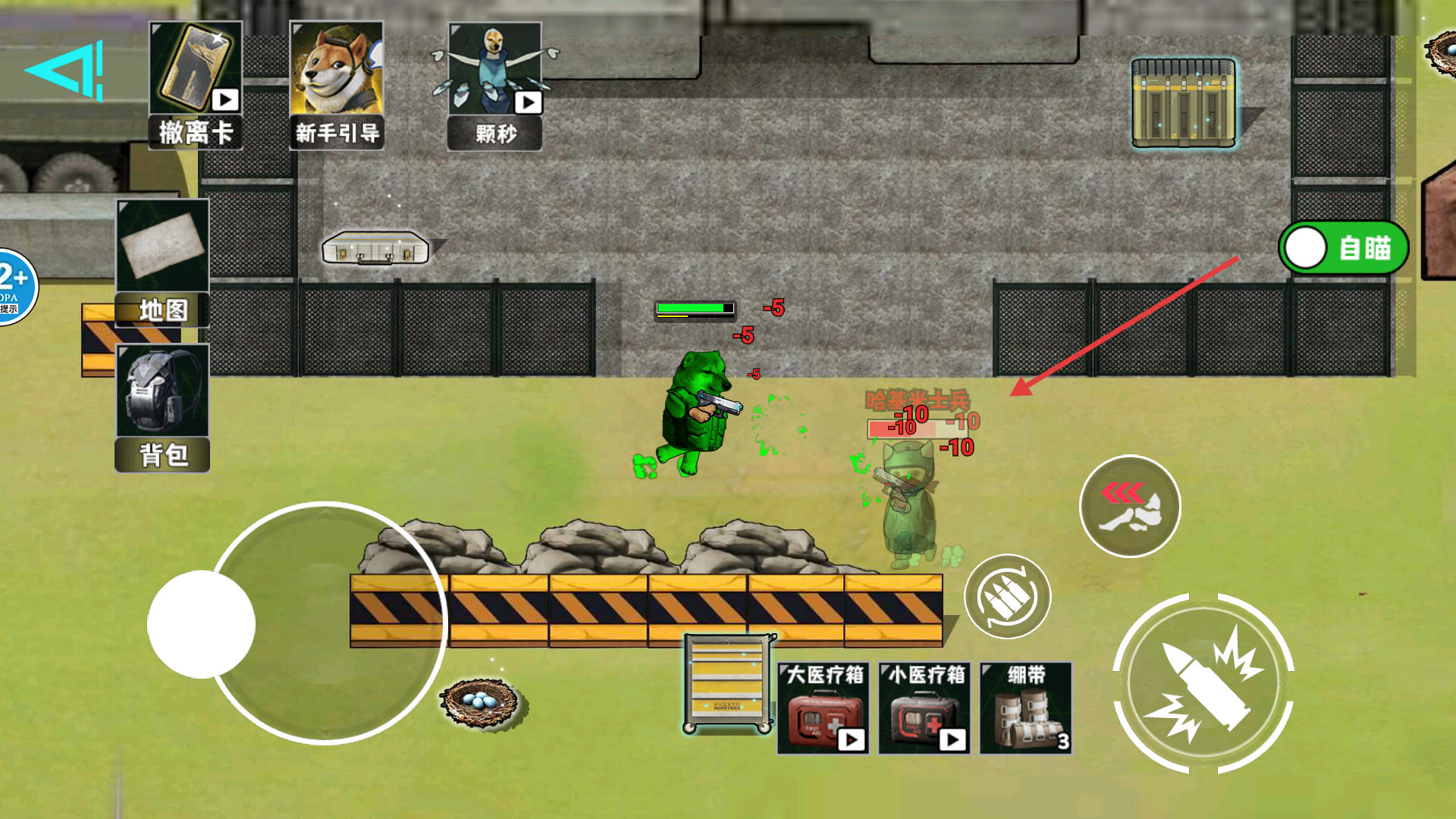Use the 大医疗箱 large medkit
This screenshot has width=1456, height=819.
824,709
